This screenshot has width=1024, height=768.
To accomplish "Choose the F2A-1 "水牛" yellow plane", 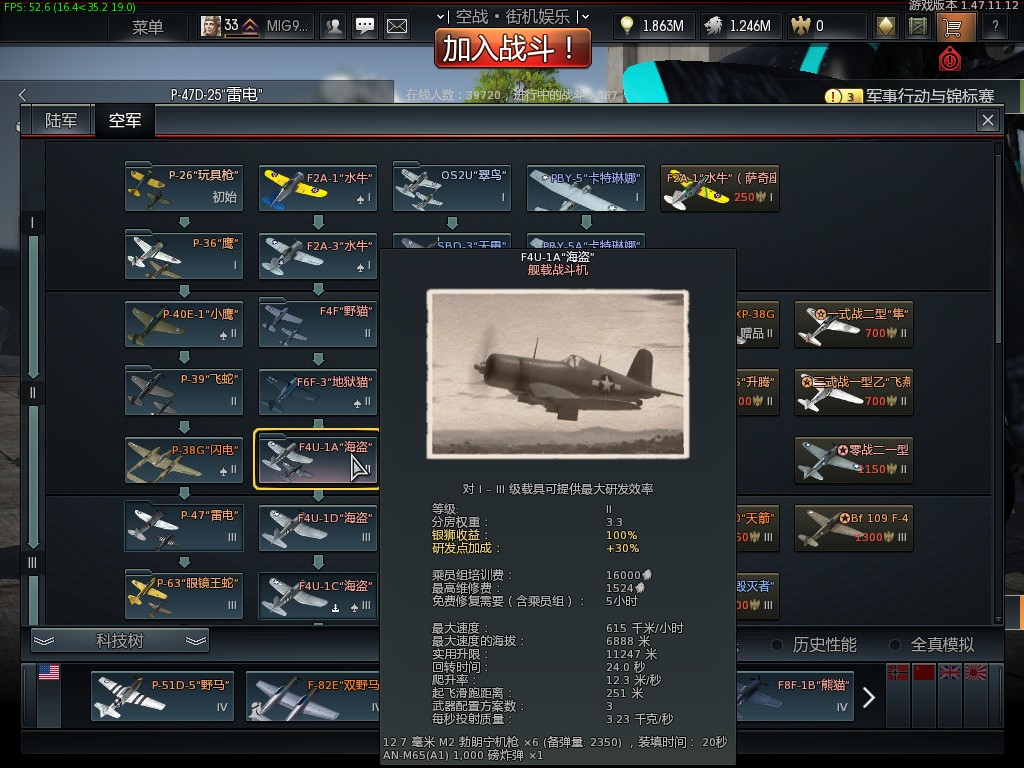I will 318,187.
